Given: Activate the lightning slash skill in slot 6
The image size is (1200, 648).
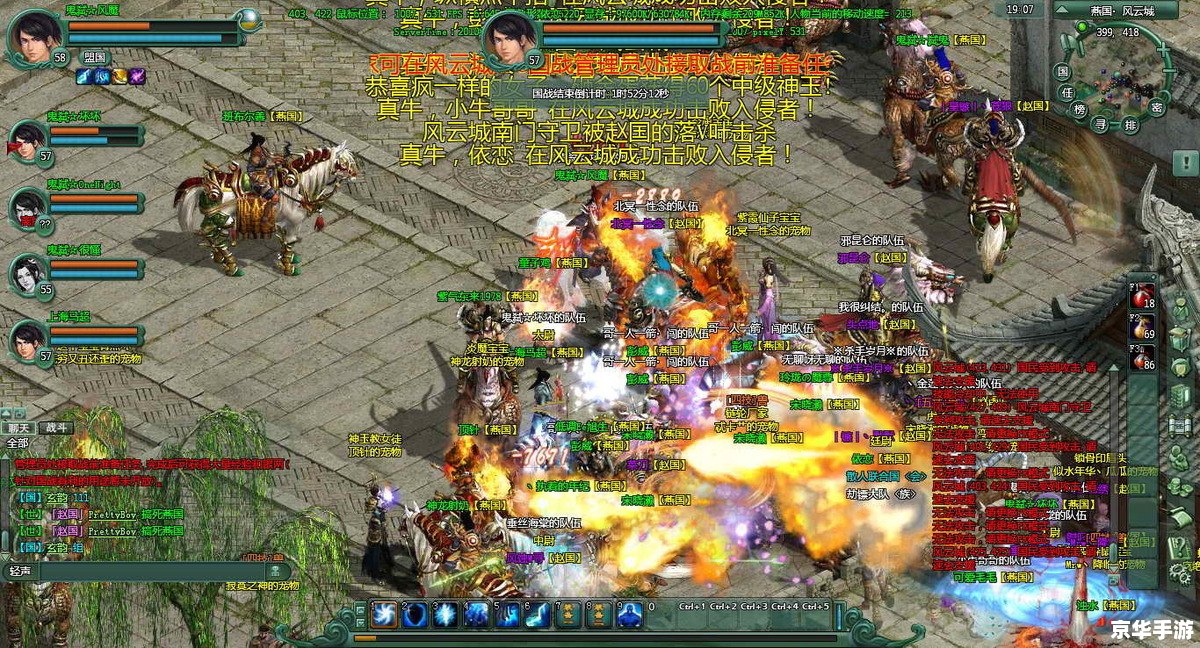Looking at the screenshot, I should 537,614.
